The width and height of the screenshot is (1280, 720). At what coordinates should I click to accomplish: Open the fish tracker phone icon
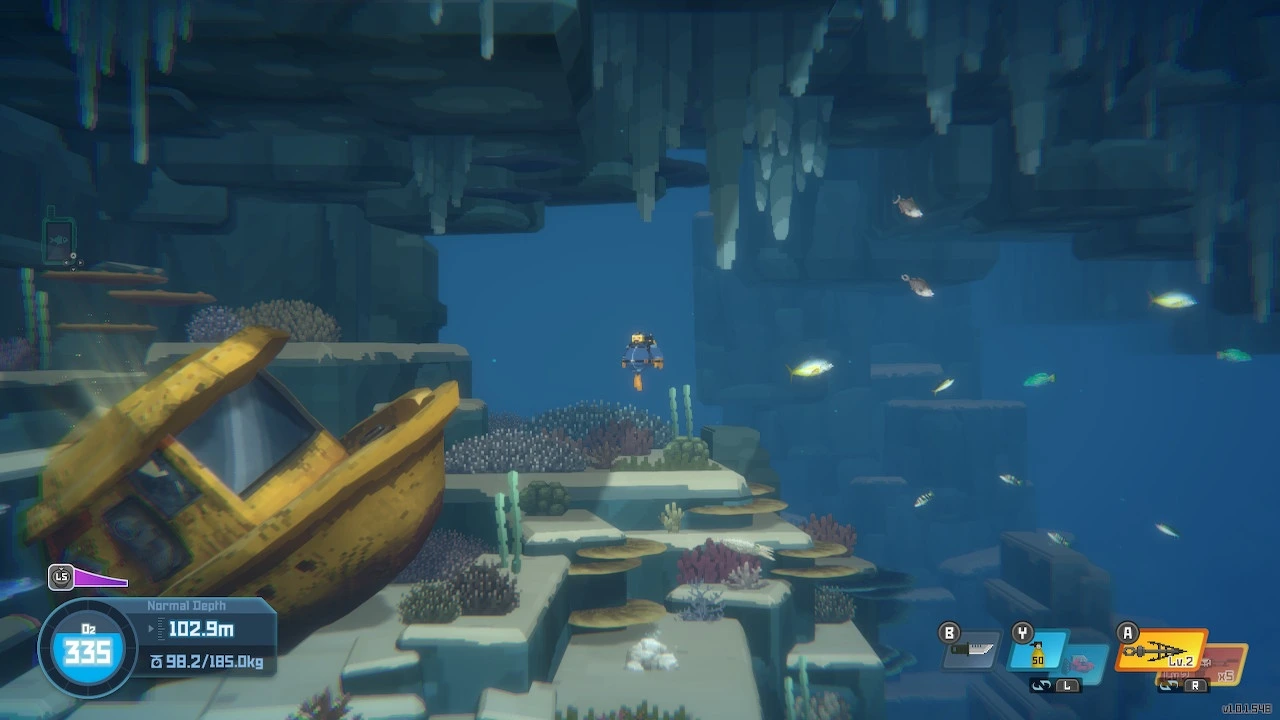pyautogui.click(x=59, y=241)
